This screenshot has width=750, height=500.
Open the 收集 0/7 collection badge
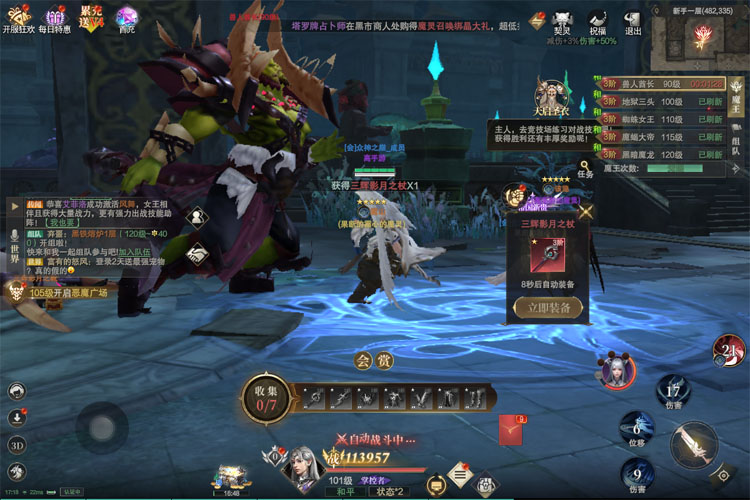click(265, 399)
